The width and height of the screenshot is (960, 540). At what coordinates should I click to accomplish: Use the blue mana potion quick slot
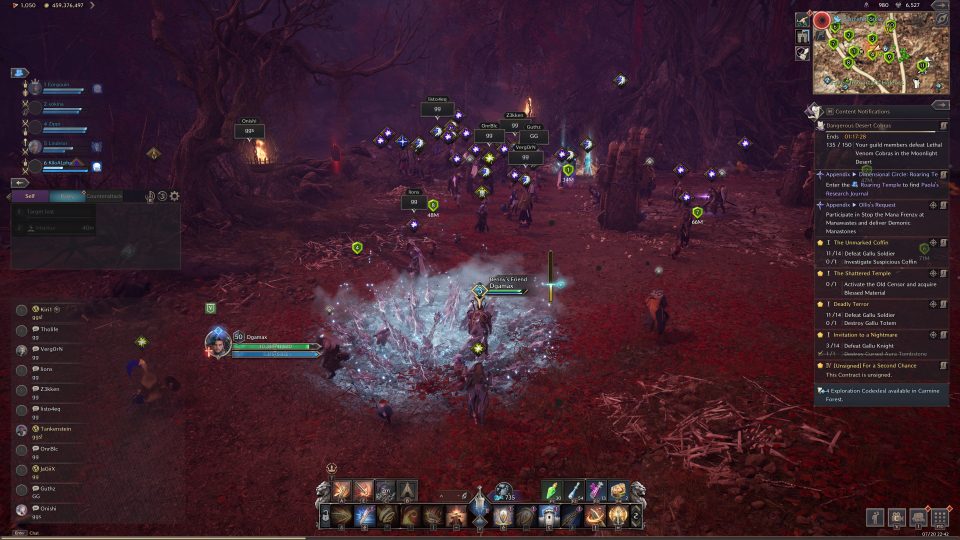pos(577,490)
